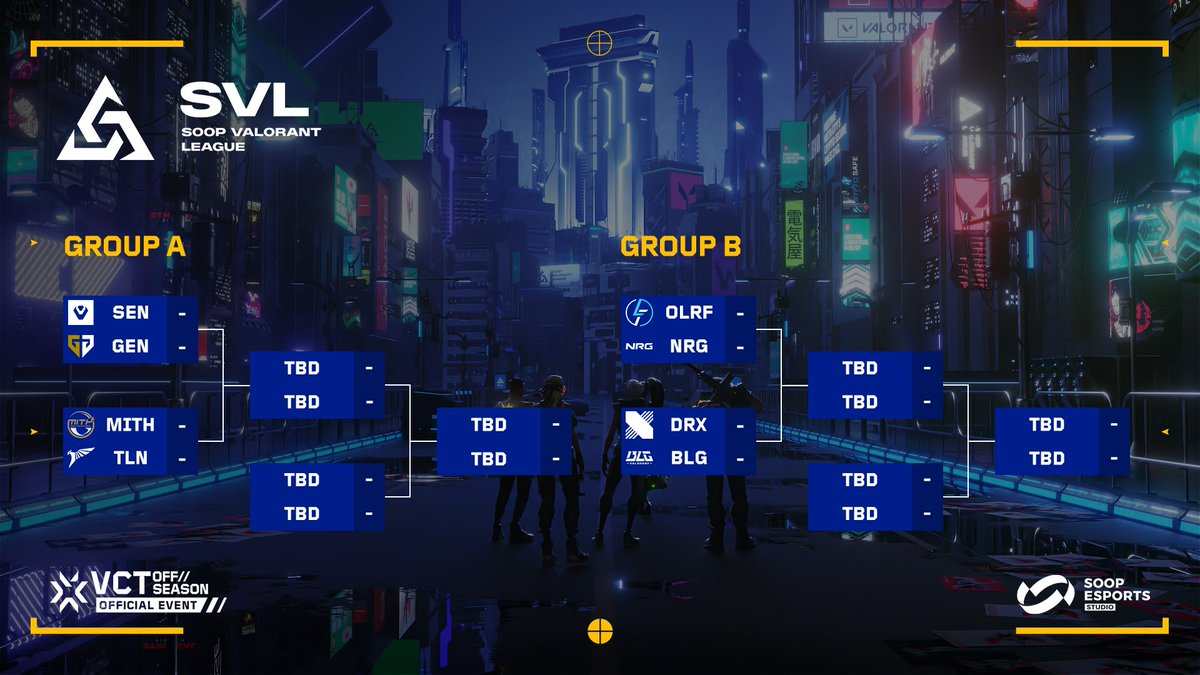This screenshot has height=675, width=1200.
Task: Pick the OLRF team row
Action: (688, 313)
